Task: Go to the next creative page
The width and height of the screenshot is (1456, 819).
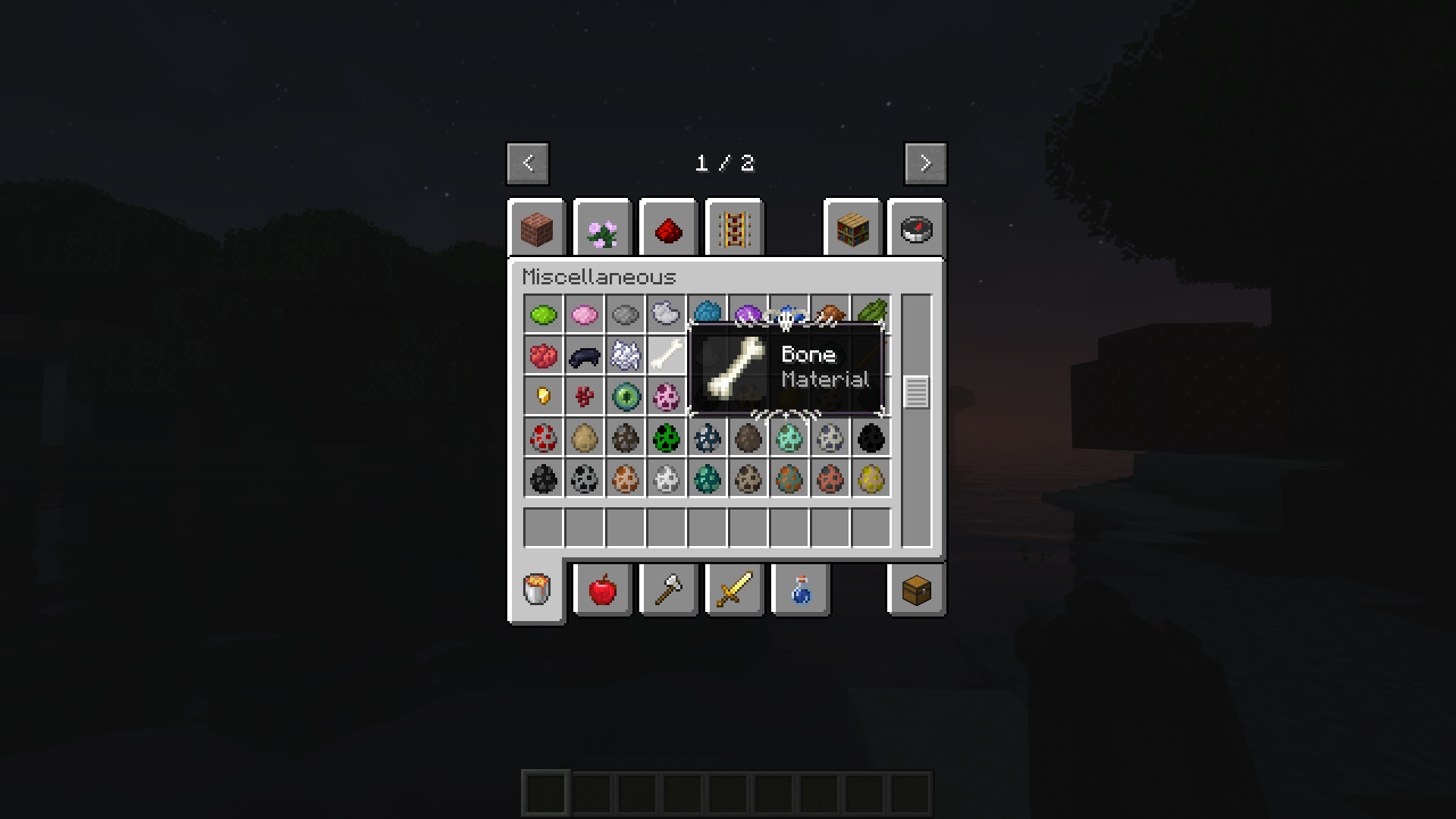Action: 925,163
